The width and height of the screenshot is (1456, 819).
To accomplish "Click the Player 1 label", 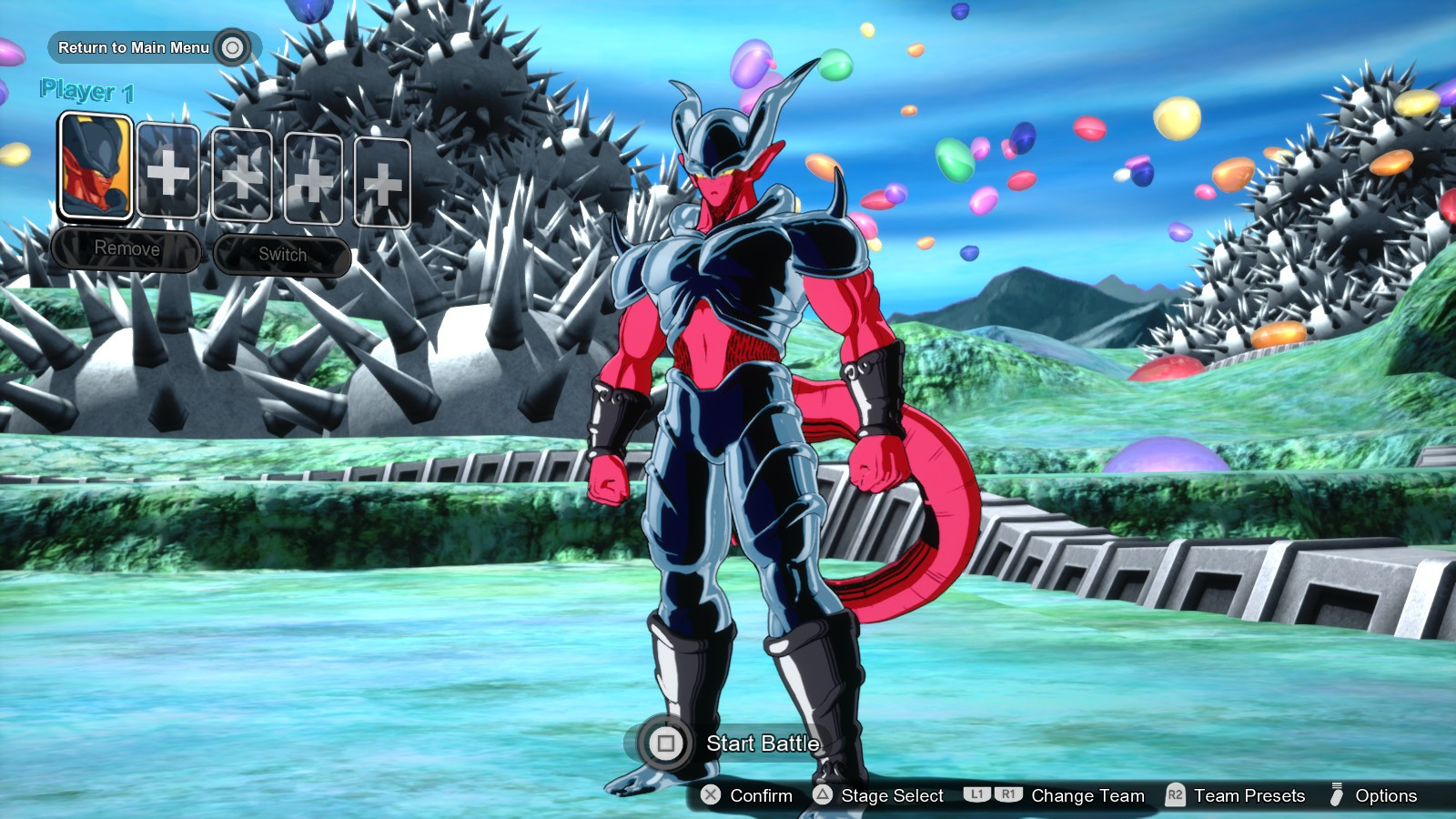I will pos(86,91).
